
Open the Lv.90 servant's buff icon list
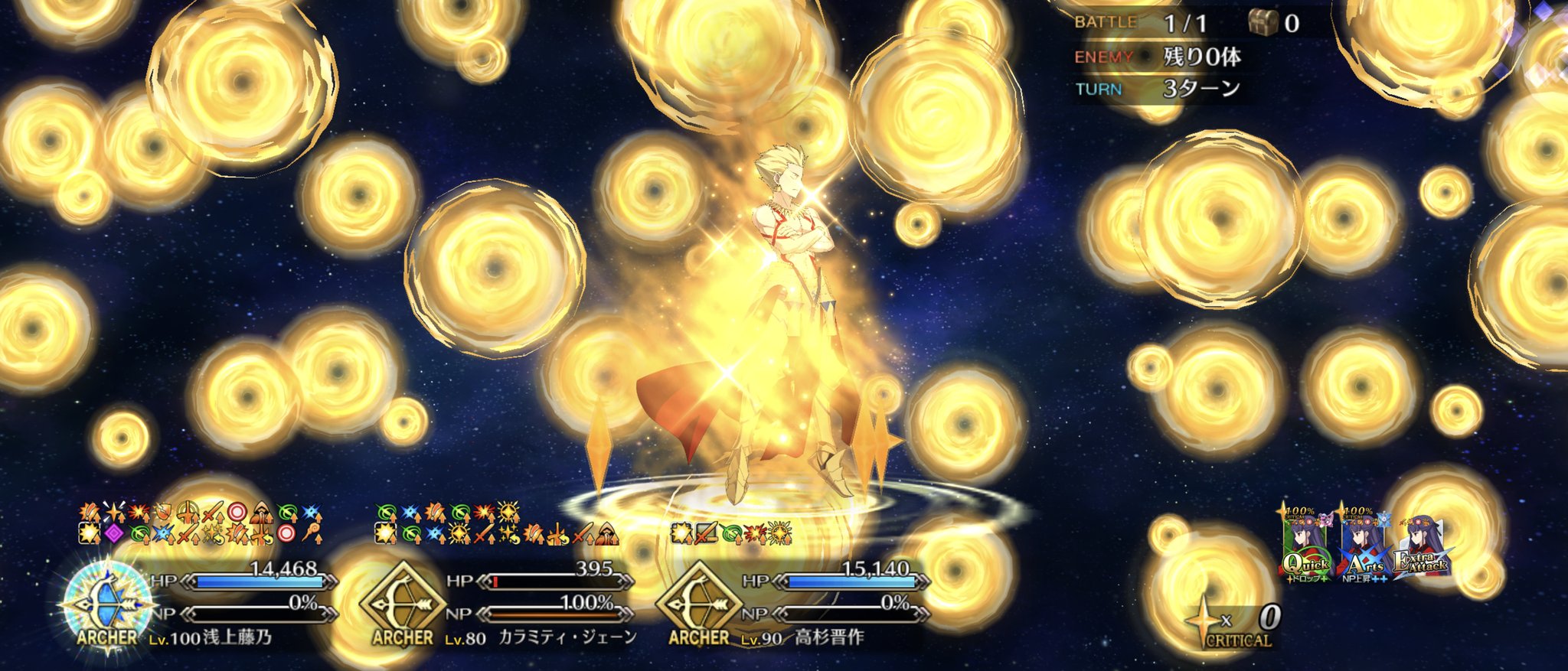731,533
